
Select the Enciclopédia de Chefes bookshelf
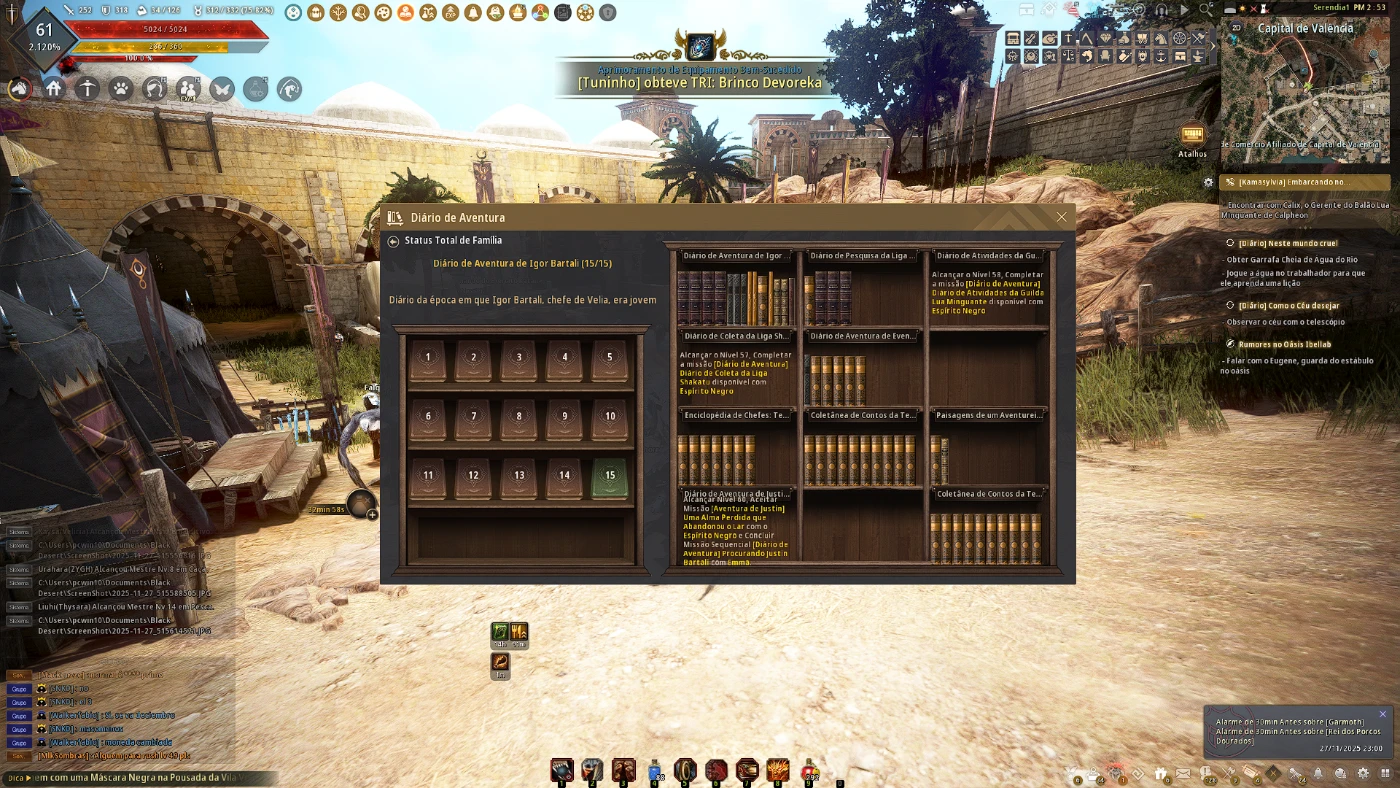737,449
